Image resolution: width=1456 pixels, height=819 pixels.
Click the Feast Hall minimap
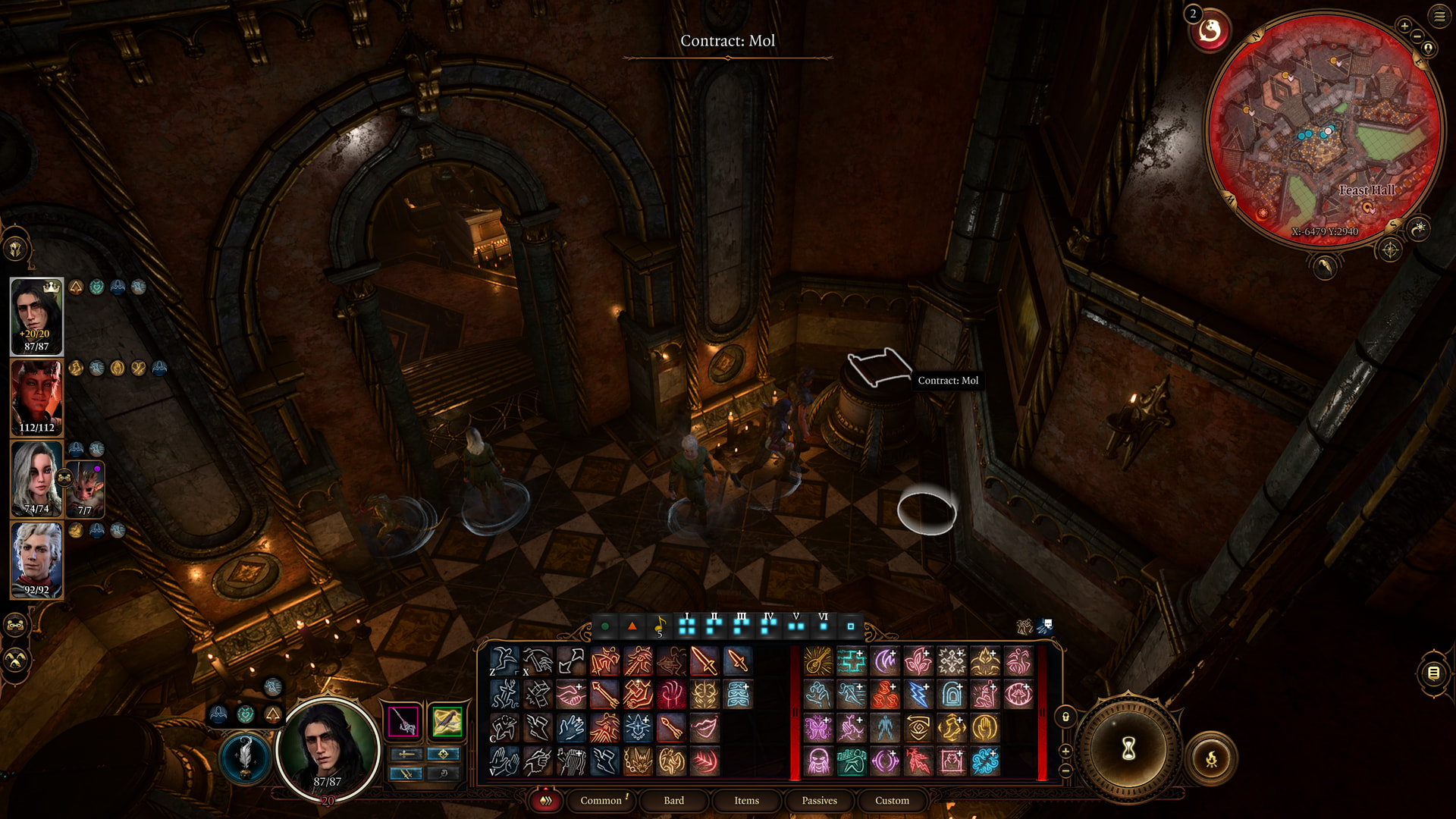click(x=1324, y=129)
